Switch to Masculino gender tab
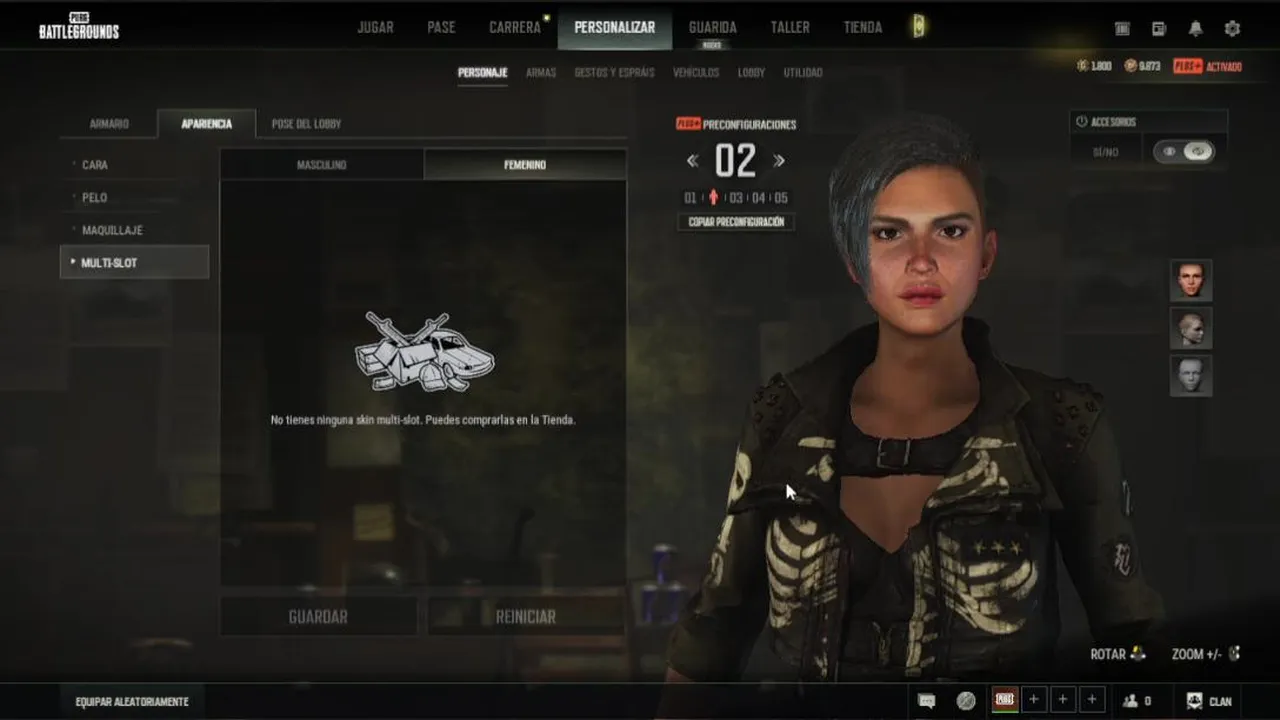Viewport: 1280px width, 720px height. [x=321, y=165]
